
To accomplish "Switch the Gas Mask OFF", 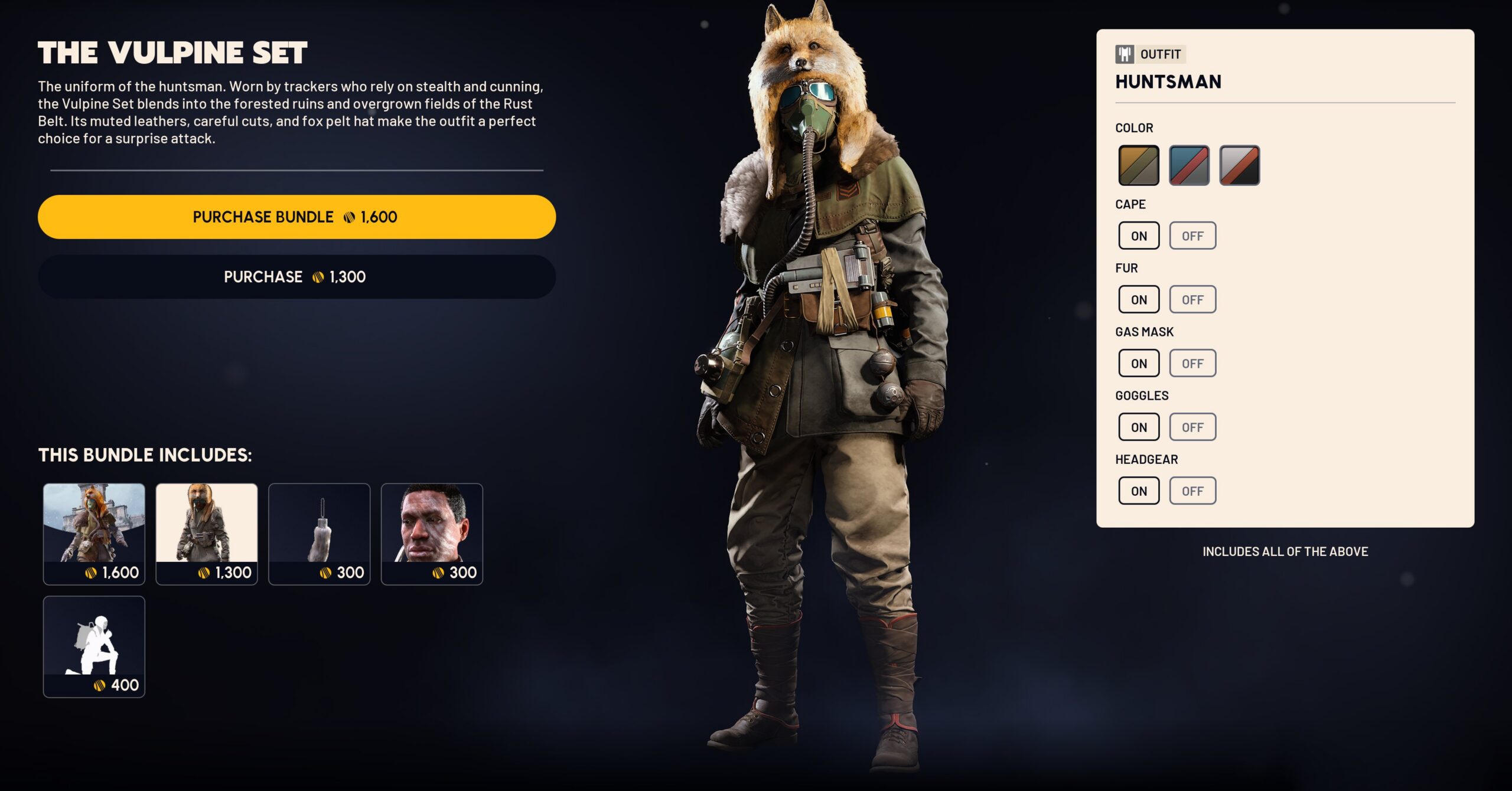I will [1192, 363].
